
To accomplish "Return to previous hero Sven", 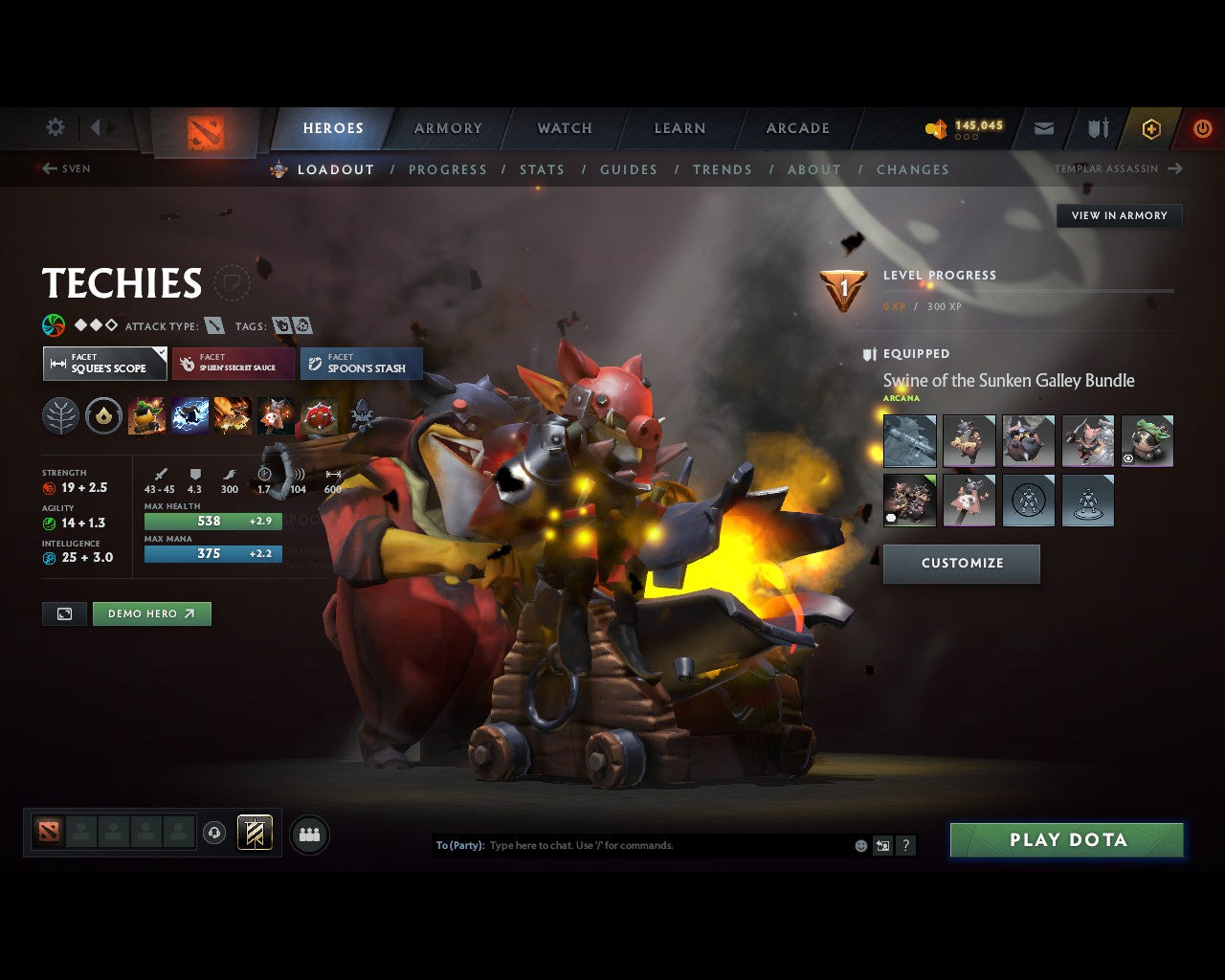I will coord(66,168).
